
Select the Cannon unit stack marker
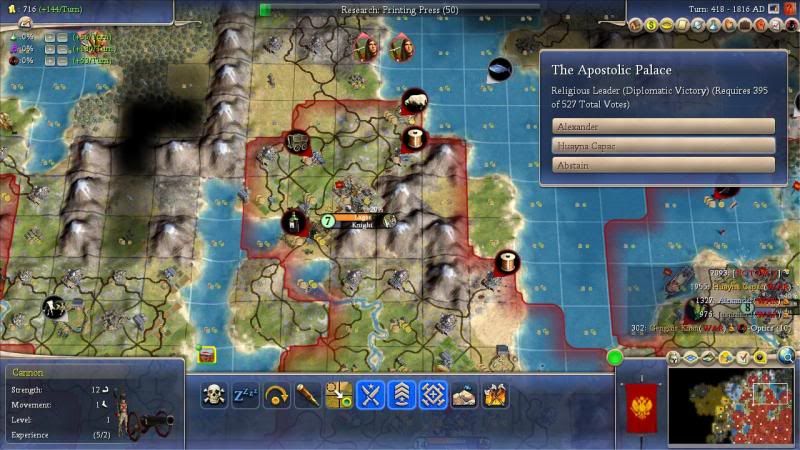pyautogui.click(x=327, y=220)
